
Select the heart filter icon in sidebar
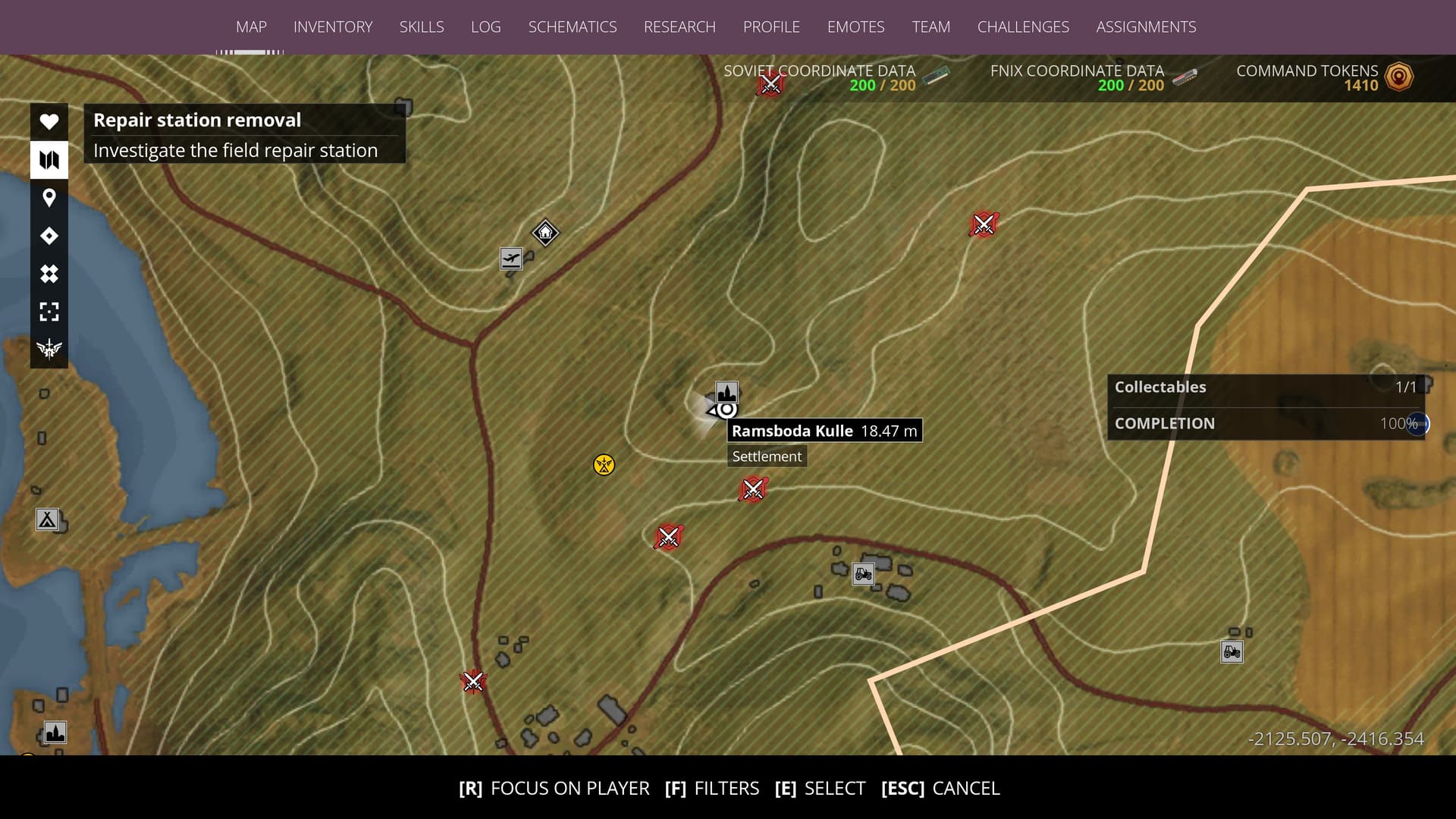pyautogui.click(x=49, y=121)
